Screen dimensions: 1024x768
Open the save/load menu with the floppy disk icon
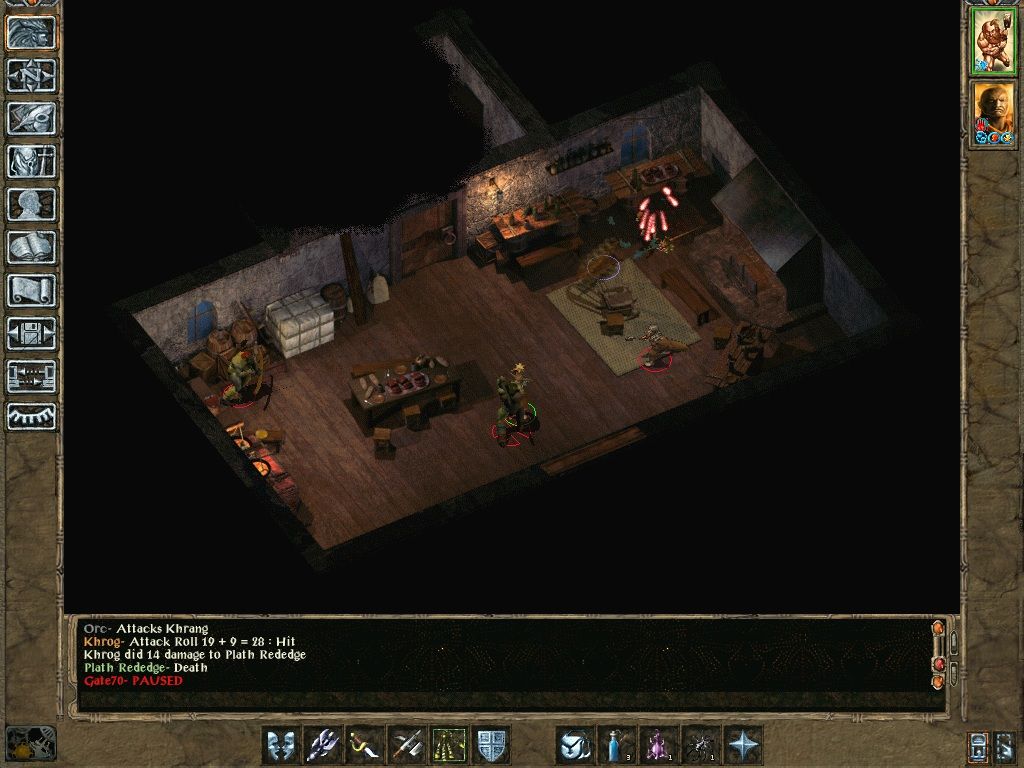(31, 333)
